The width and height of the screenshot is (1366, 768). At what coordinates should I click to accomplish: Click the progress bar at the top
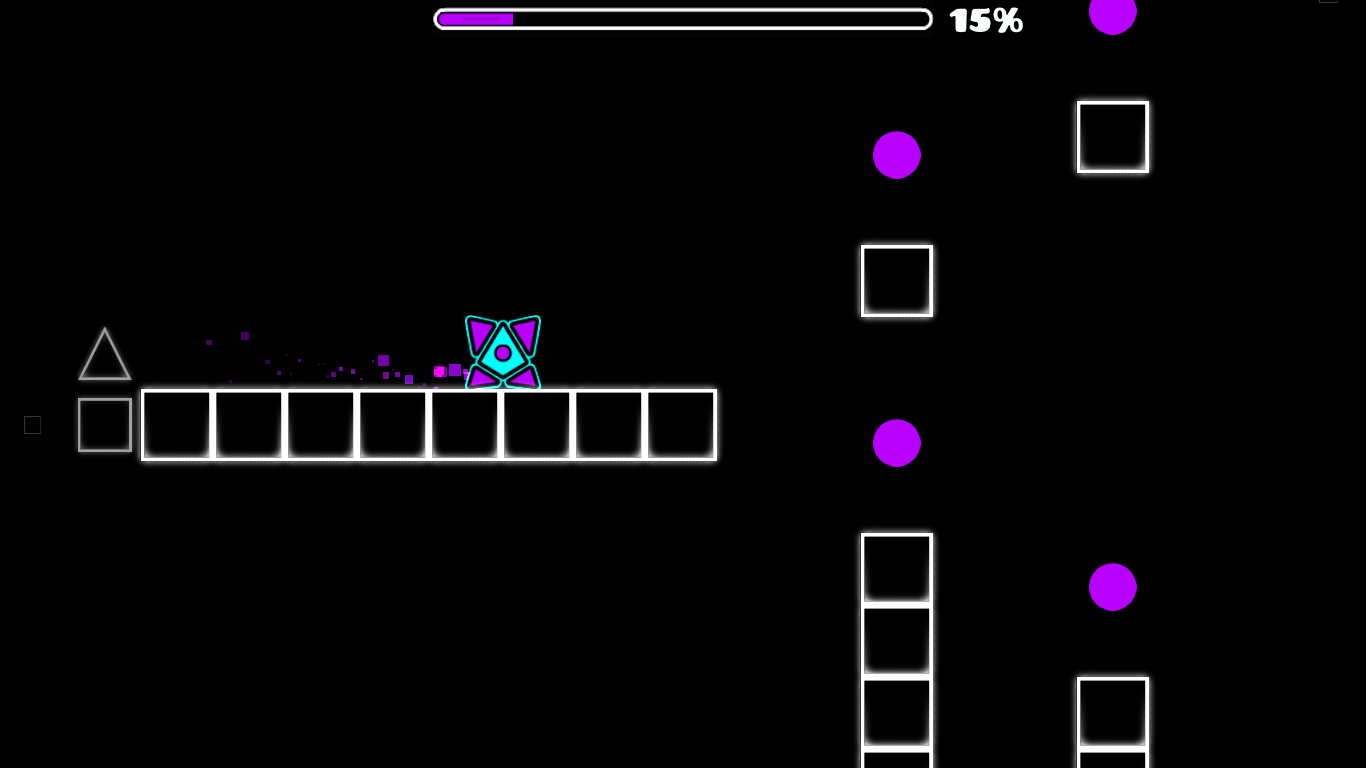(x=683, y=18)
